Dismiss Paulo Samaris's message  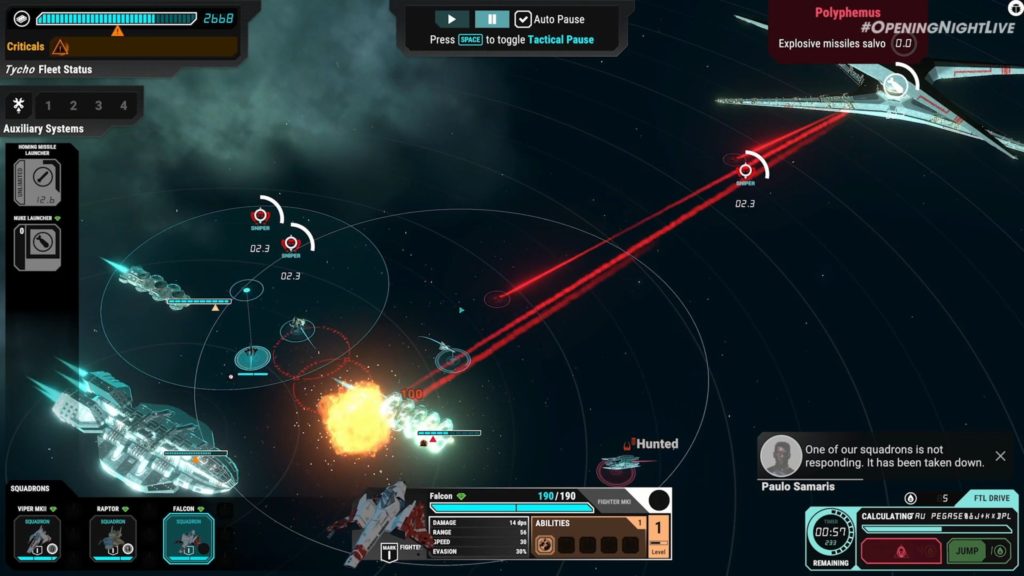(x=1000, y=457)
